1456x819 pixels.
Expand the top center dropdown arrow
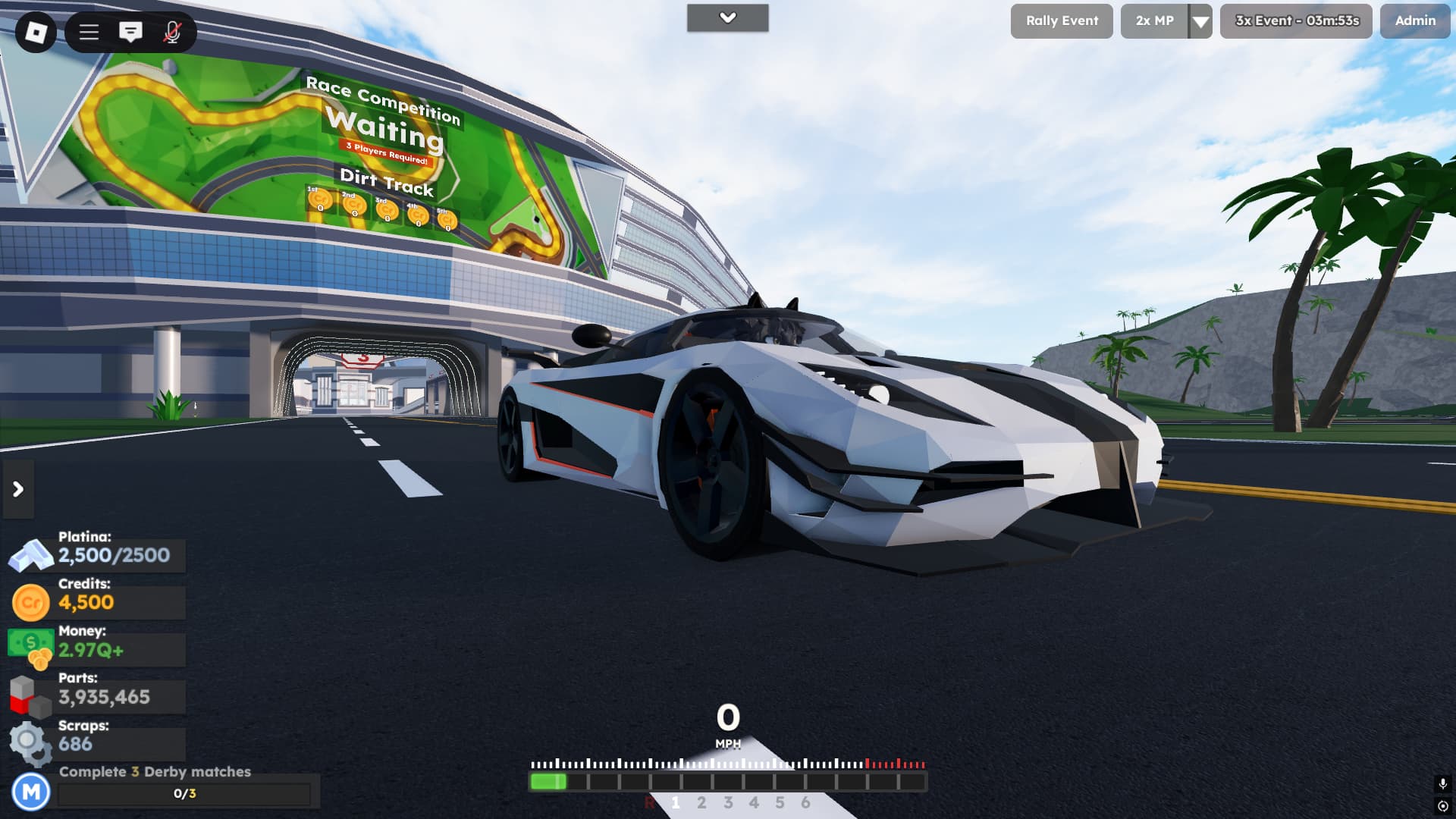(727, 18)
